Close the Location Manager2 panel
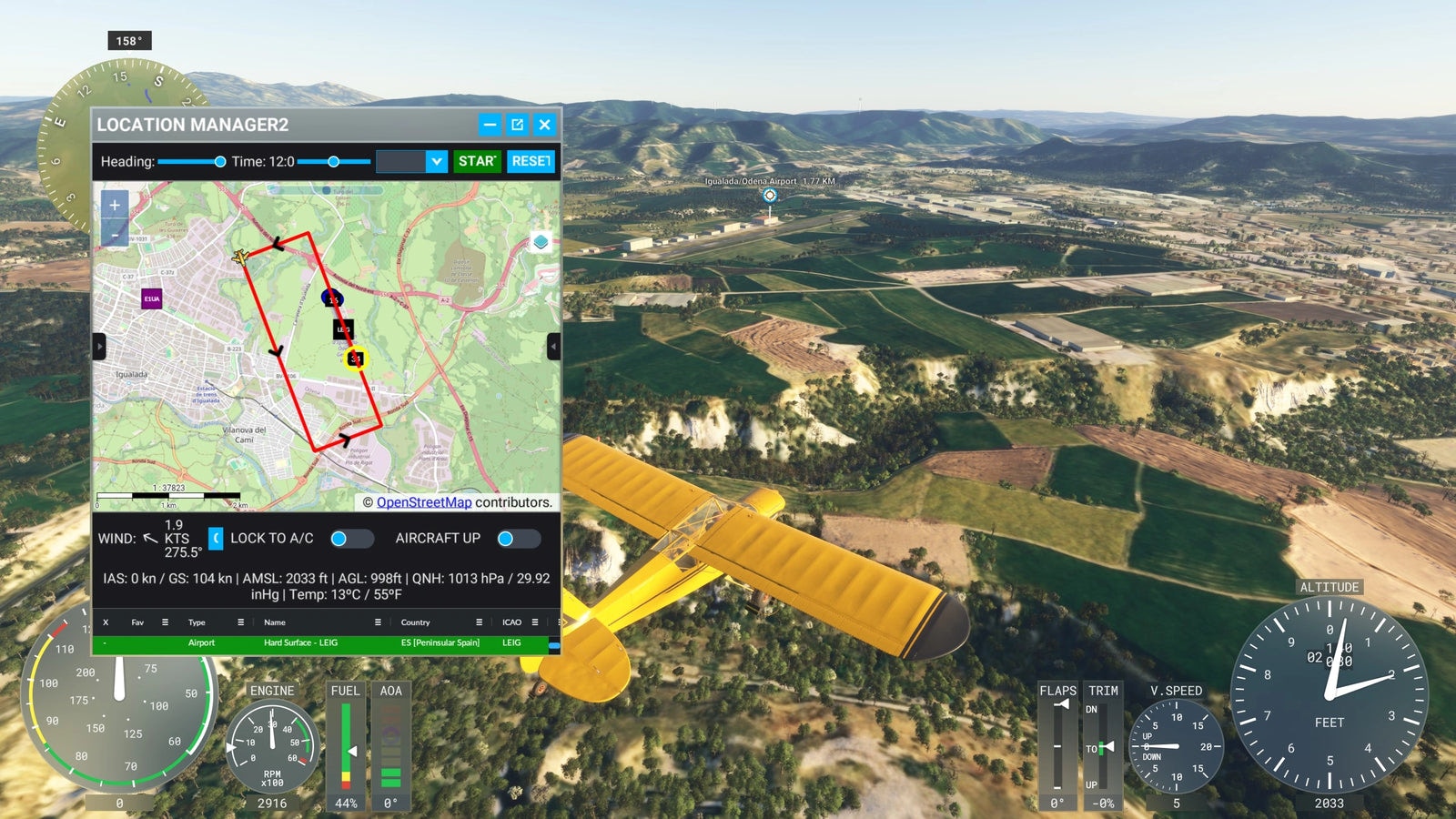The width and height of the screenshot is (1456, 819). click(544, 125)
